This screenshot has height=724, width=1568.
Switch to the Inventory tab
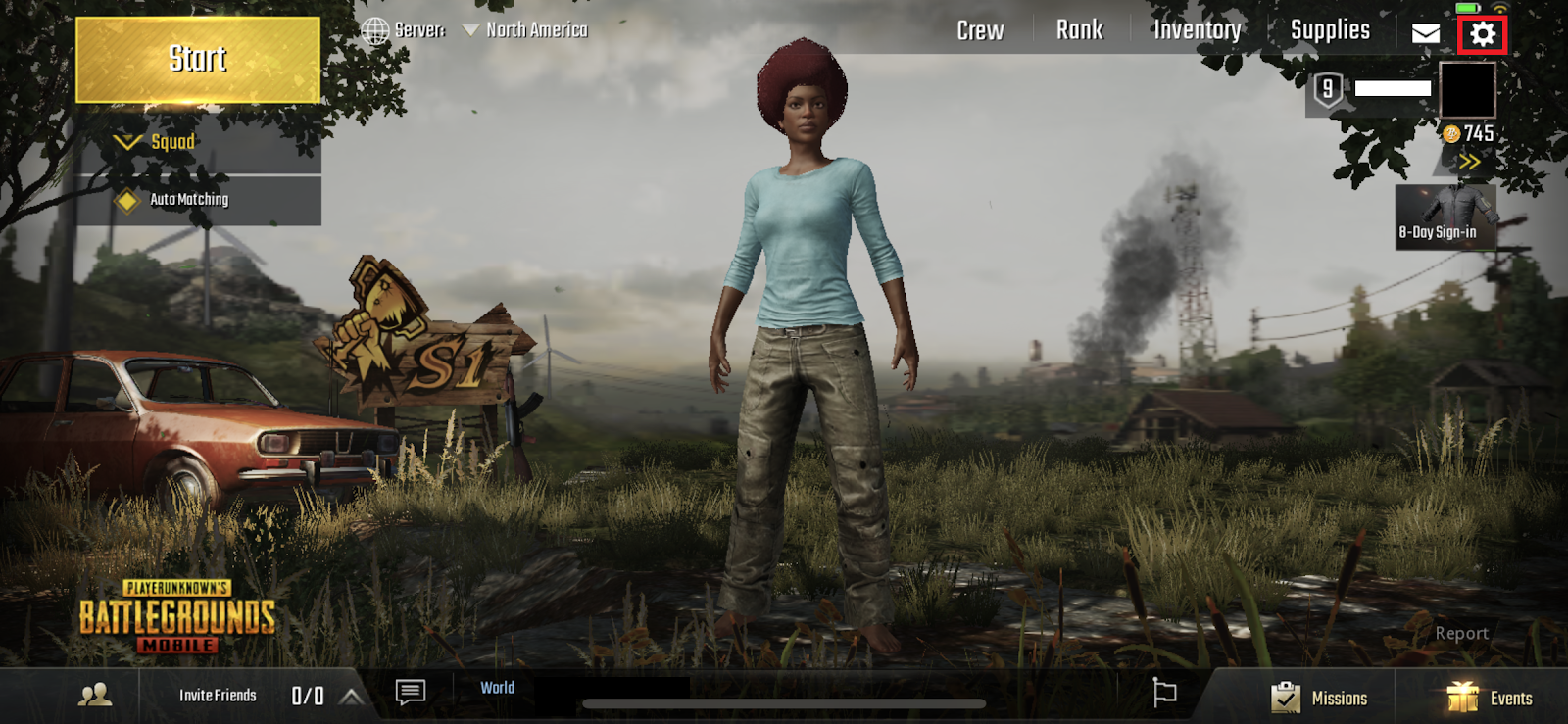[x=1197, y=30]
